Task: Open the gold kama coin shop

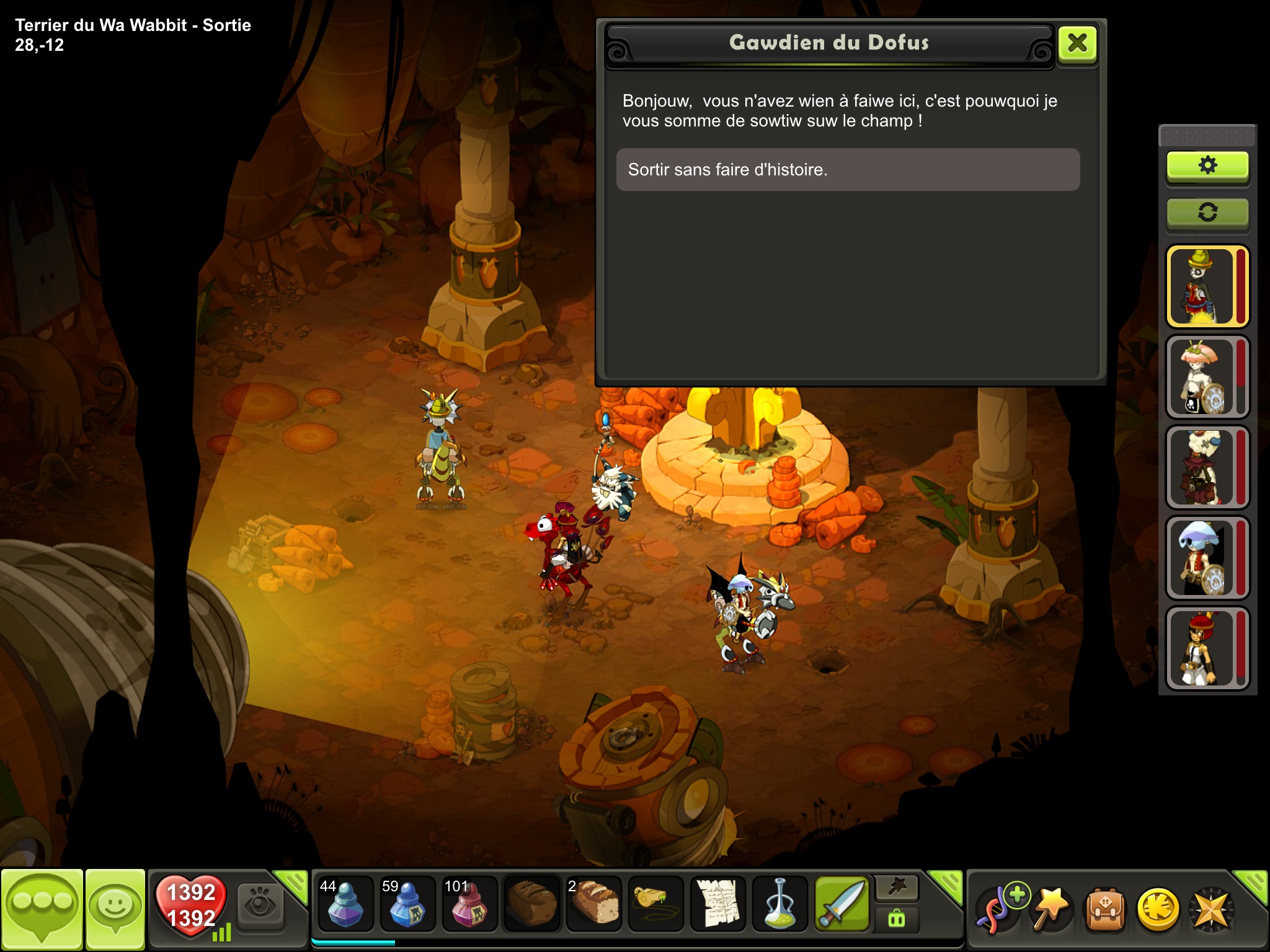Action: [1158, 910]
